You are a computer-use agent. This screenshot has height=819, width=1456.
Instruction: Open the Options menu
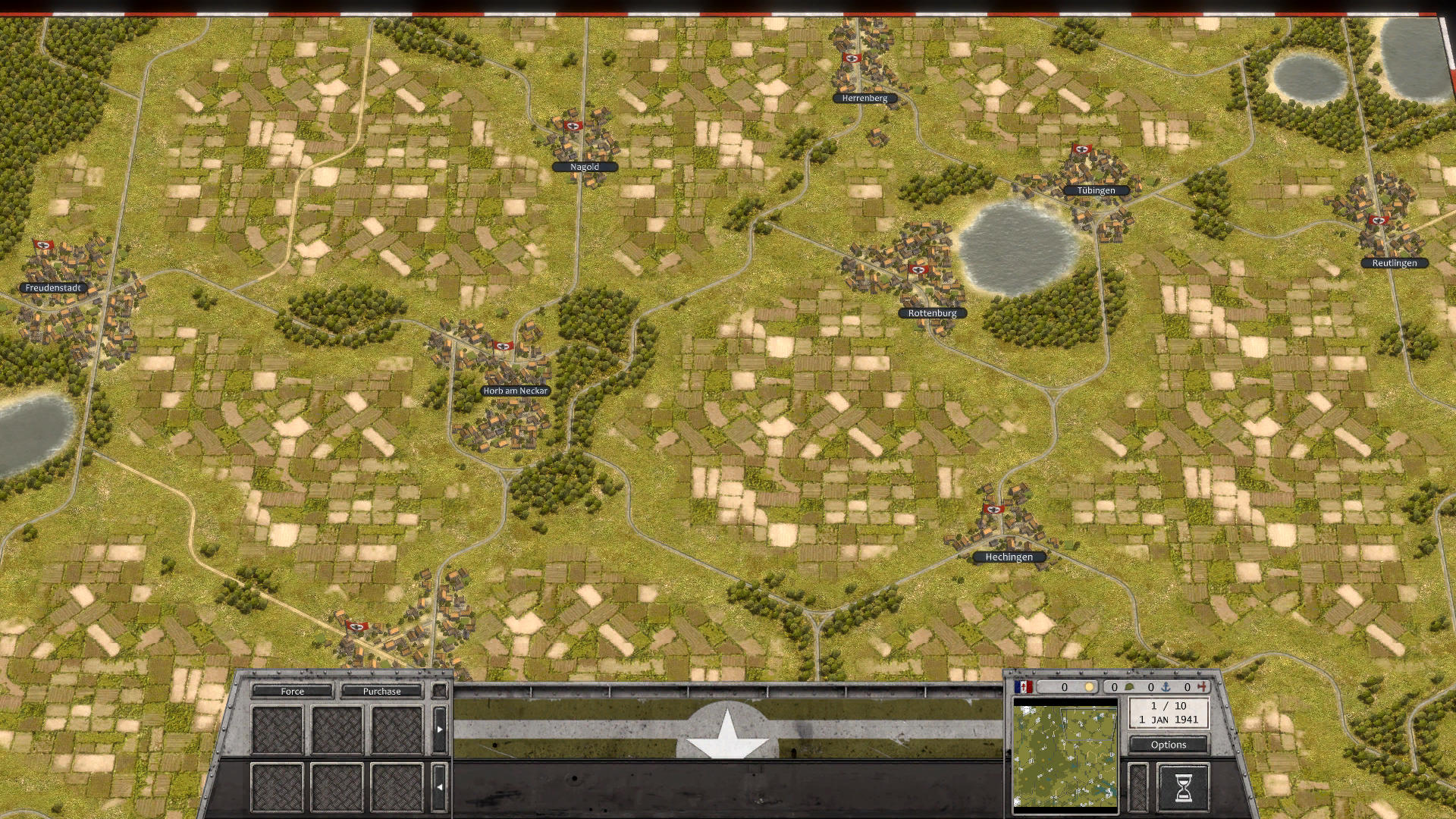click(1168, 745)
